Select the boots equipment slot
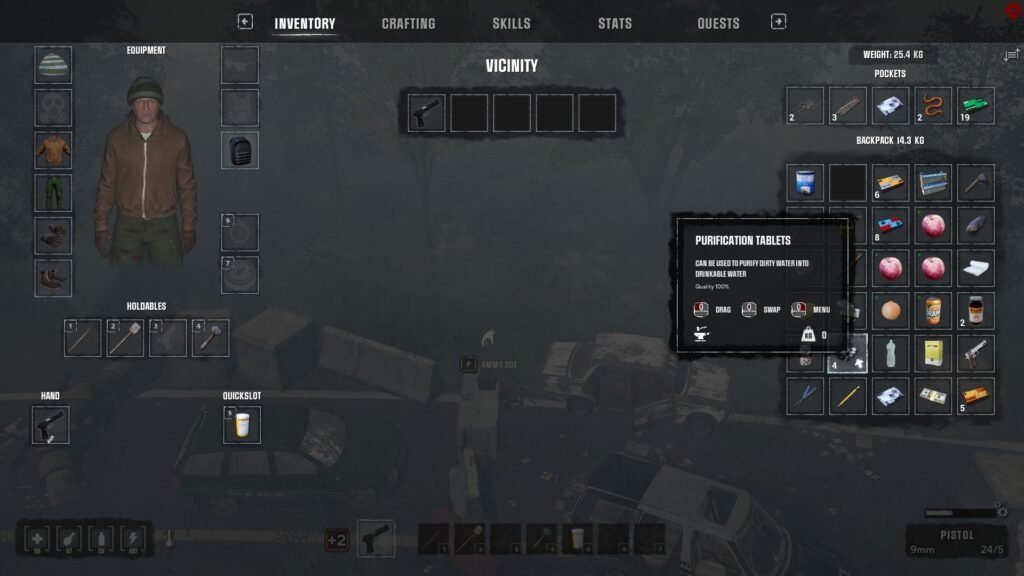The image size is (1024, 576). [x=53, y=278]
